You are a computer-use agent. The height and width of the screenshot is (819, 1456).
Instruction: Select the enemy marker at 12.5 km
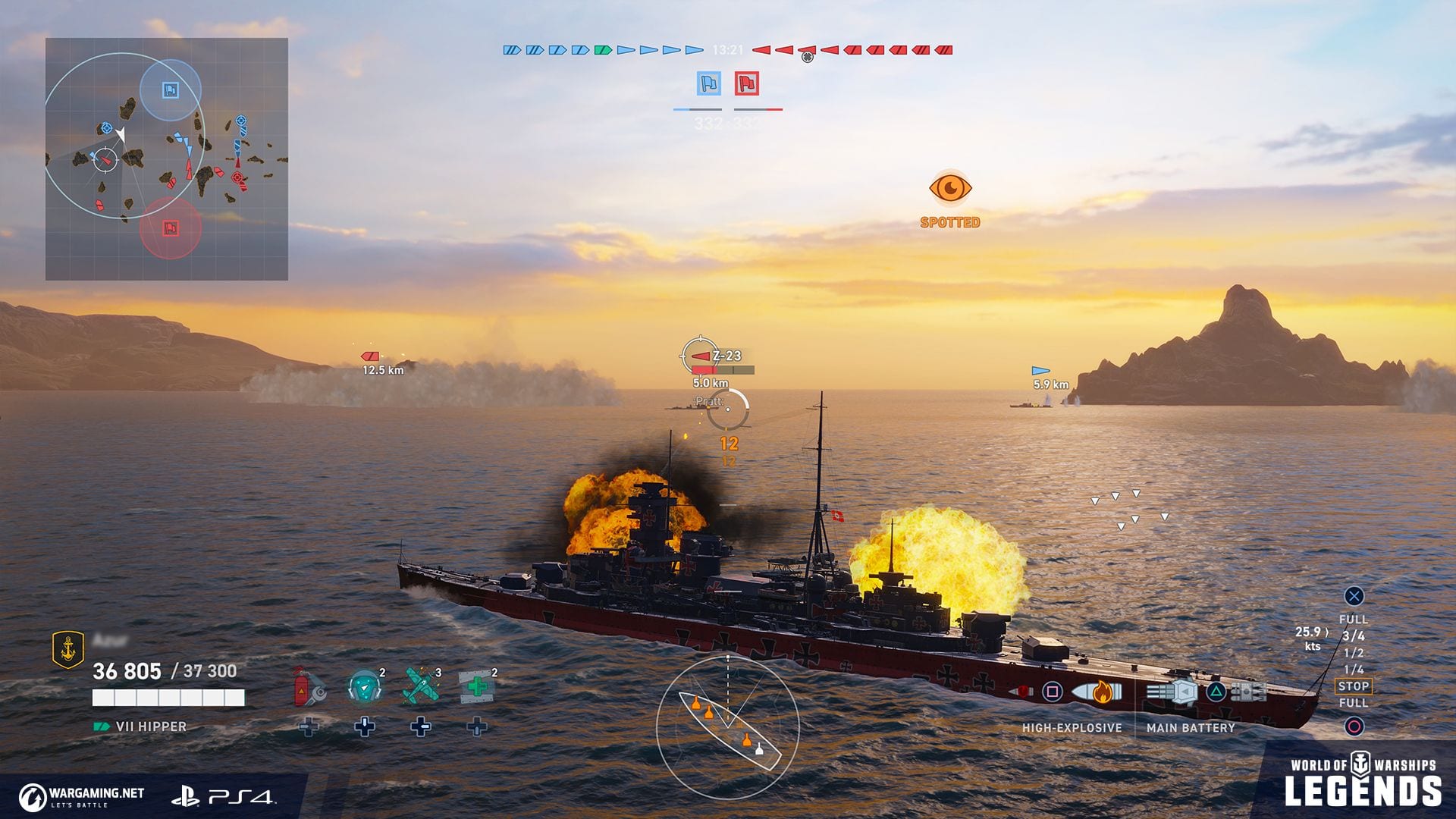[x=370, y=356]
